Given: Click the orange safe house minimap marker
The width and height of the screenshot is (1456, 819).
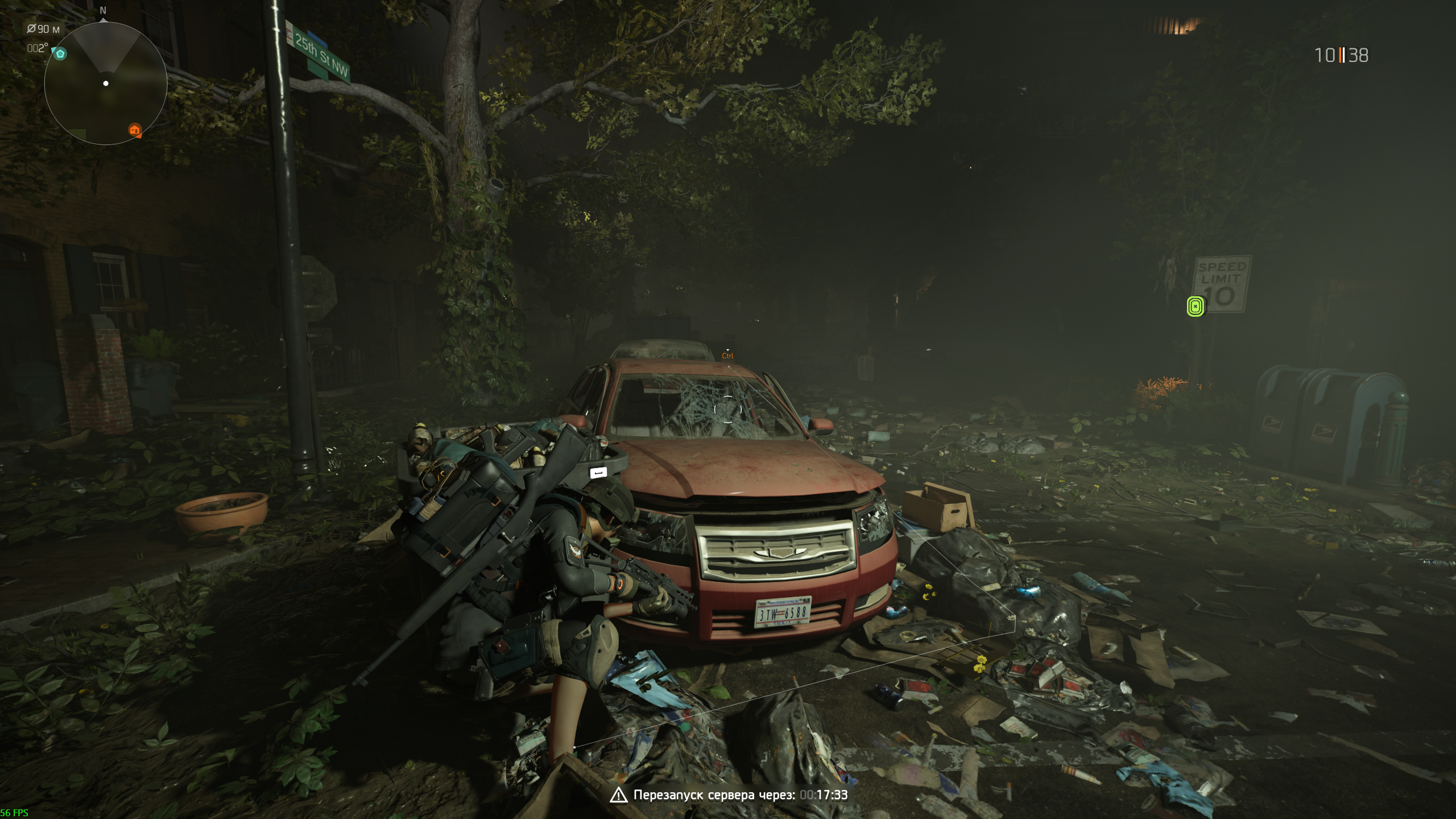Looking at the screenshot, I should coord(135,130).
